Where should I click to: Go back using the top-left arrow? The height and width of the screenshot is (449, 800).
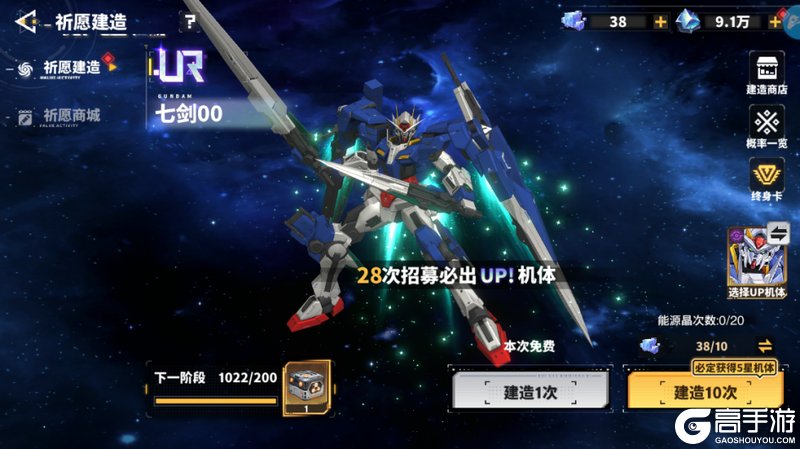click(26, 20)
